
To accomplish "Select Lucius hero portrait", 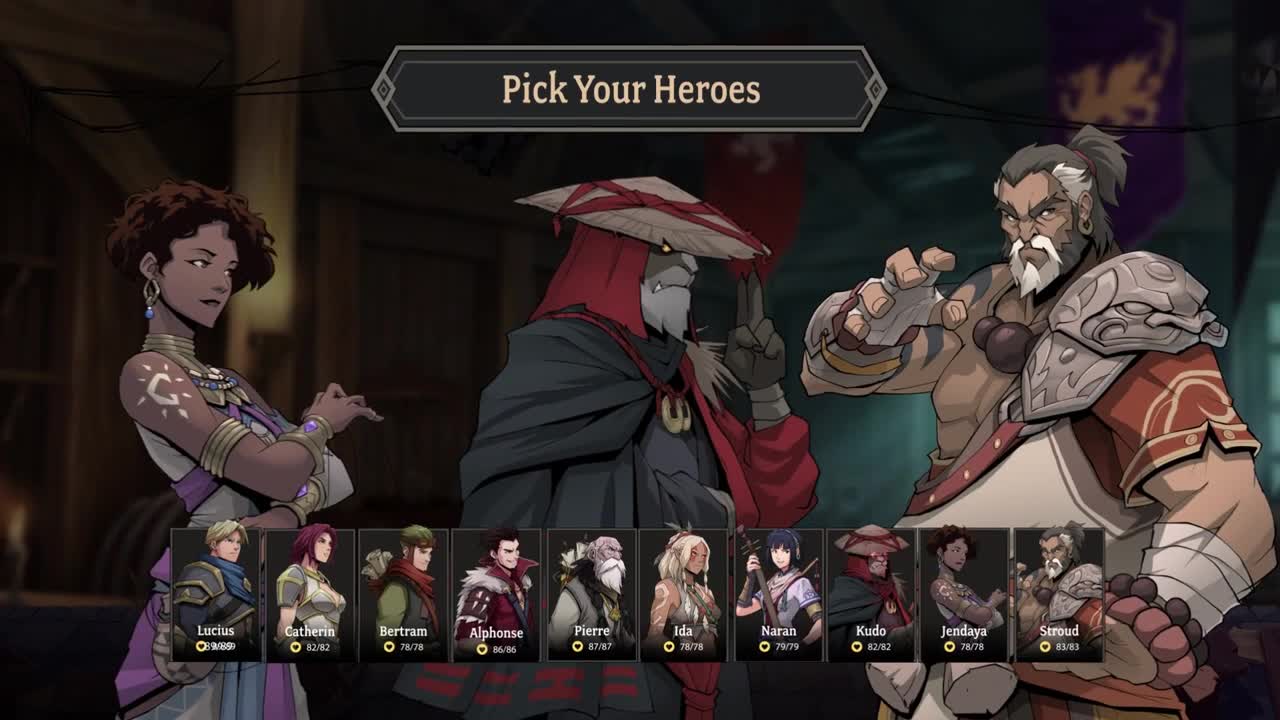I will pyautogui.click(x=215, y=594).
